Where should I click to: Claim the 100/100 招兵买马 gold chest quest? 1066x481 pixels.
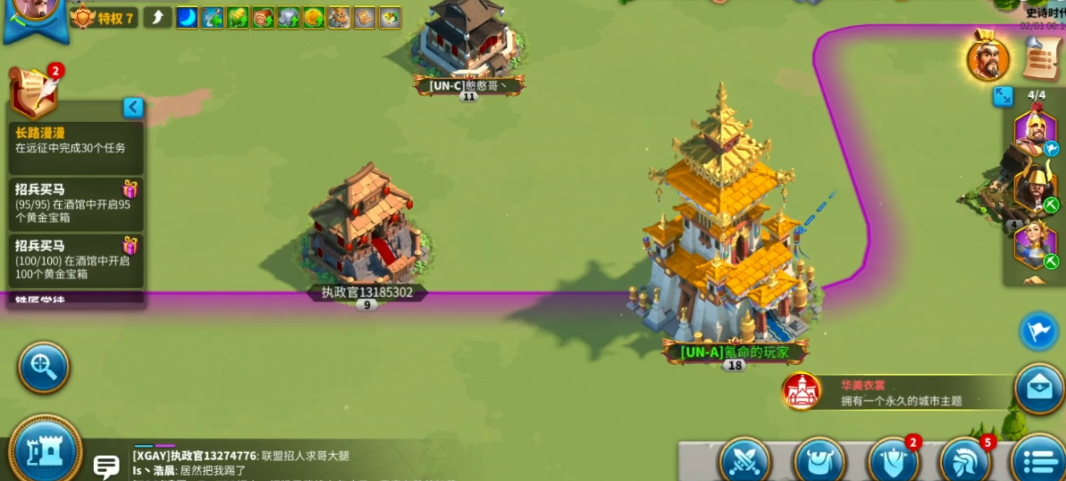[x=76, y=261]
